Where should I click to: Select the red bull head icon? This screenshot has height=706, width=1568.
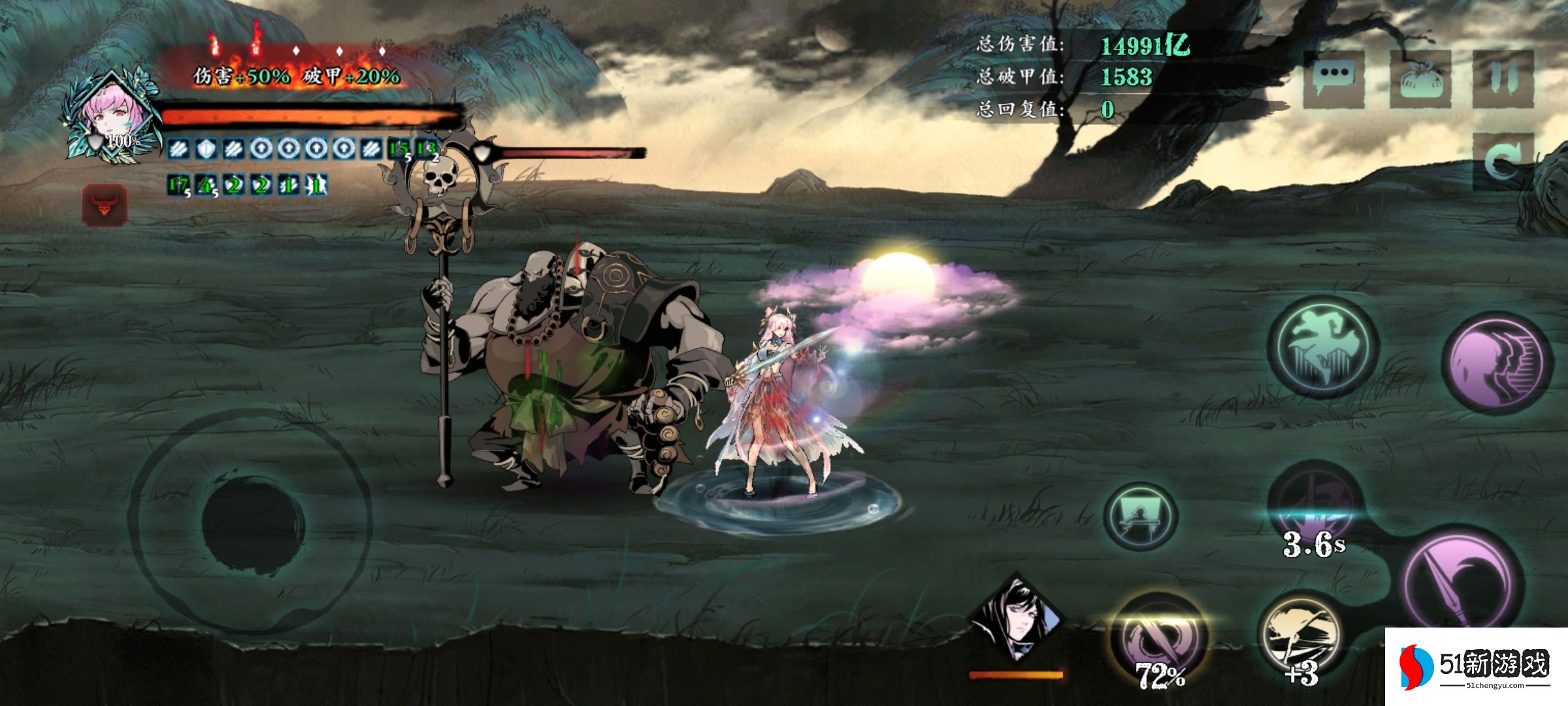pyautogui.click(x=105, y=205)
